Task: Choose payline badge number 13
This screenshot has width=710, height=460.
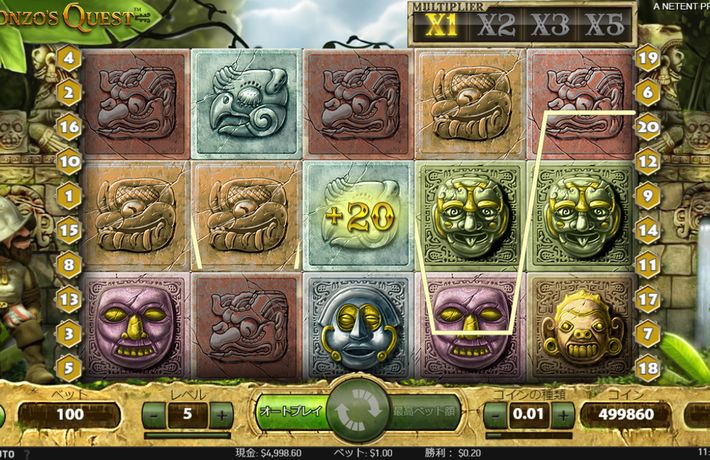Action: click(x=69, y=298)
